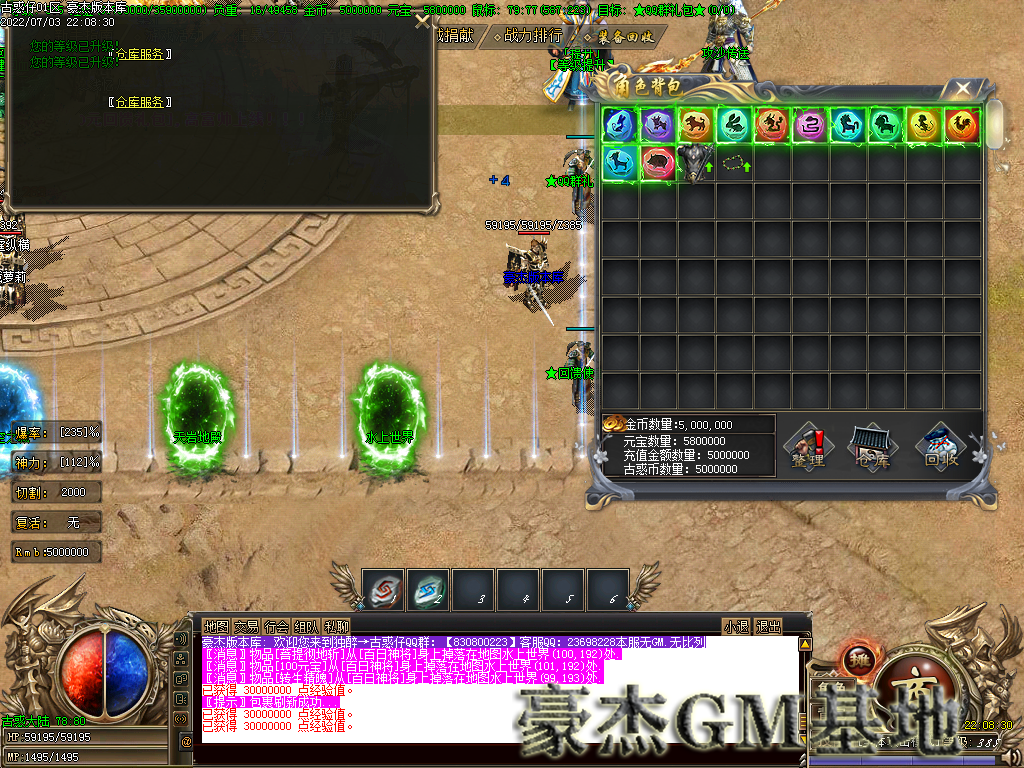Tap the 整理 sort button
The width and height of the screenshot is (1024, 768).
[807, 447]
